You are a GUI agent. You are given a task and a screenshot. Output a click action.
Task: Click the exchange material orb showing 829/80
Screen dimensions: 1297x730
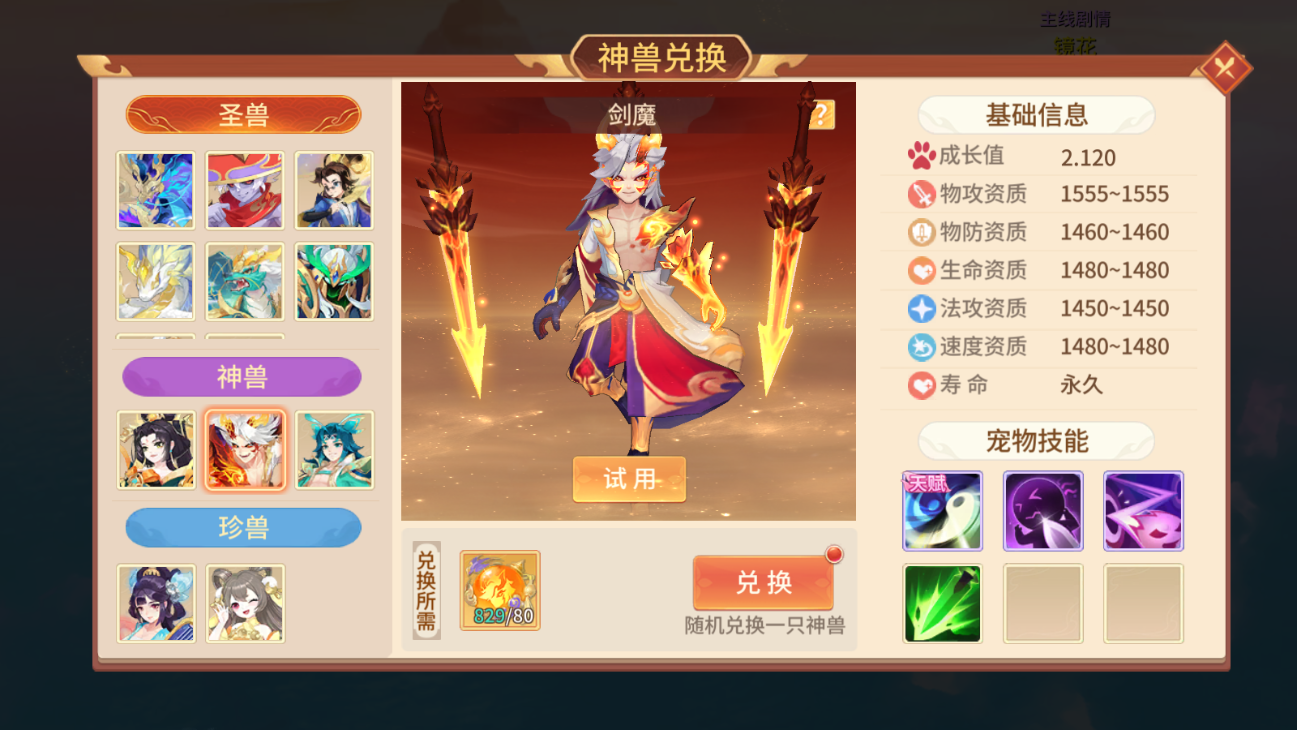[x=498, y=590]
